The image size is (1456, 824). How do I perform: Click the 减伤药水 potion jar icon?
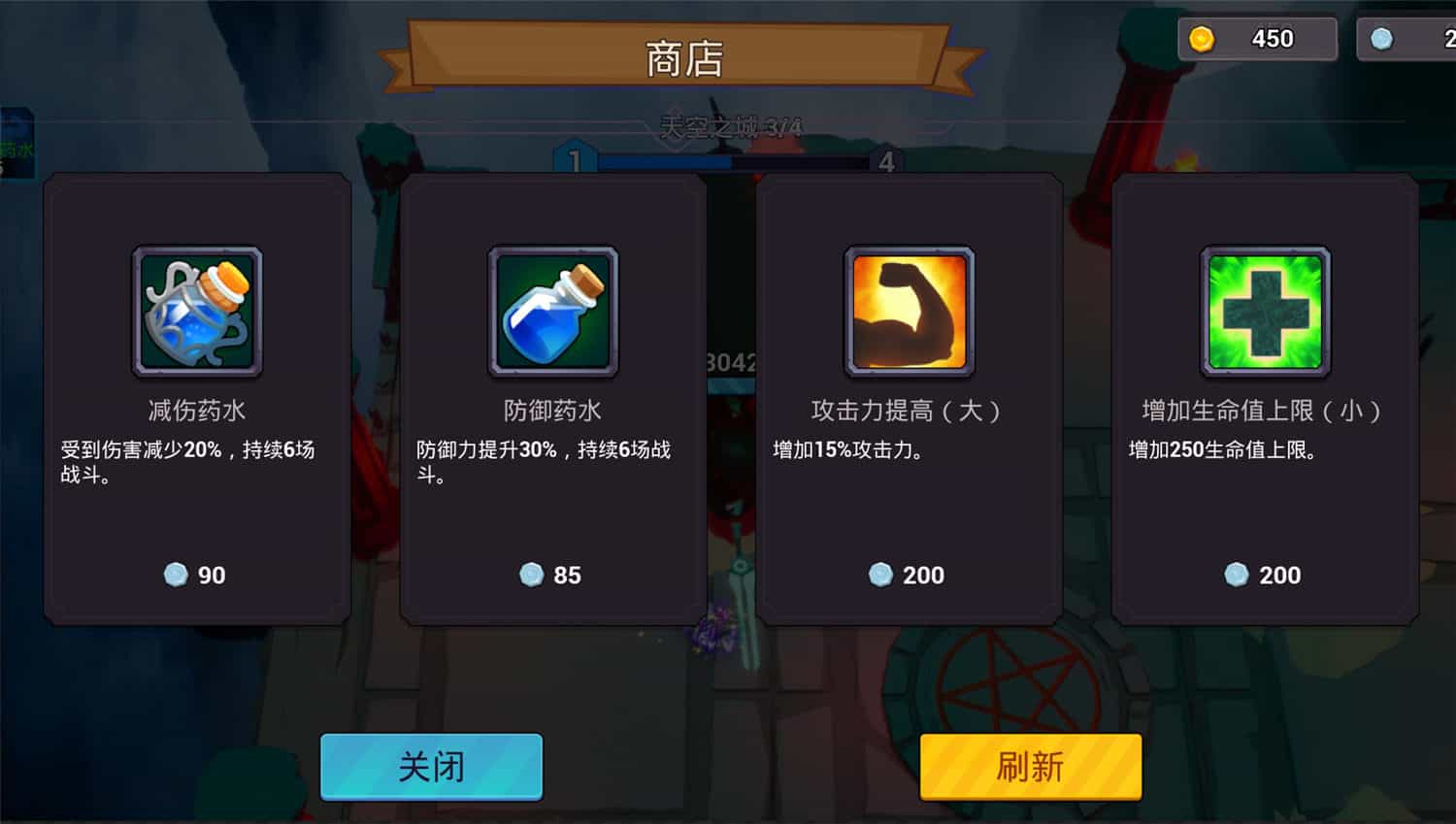coord(196,313)
